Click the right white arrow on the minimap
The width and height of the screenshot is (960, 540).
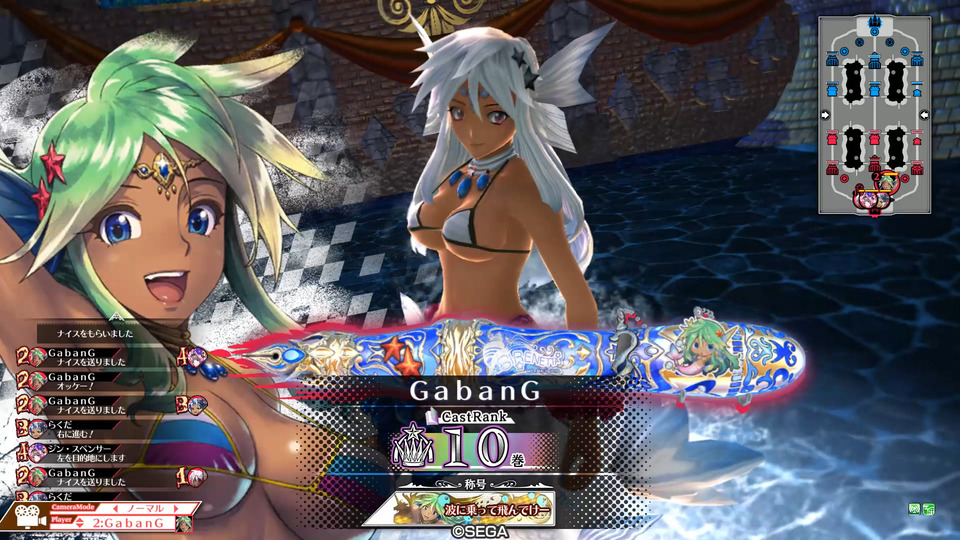coord(923,115)
